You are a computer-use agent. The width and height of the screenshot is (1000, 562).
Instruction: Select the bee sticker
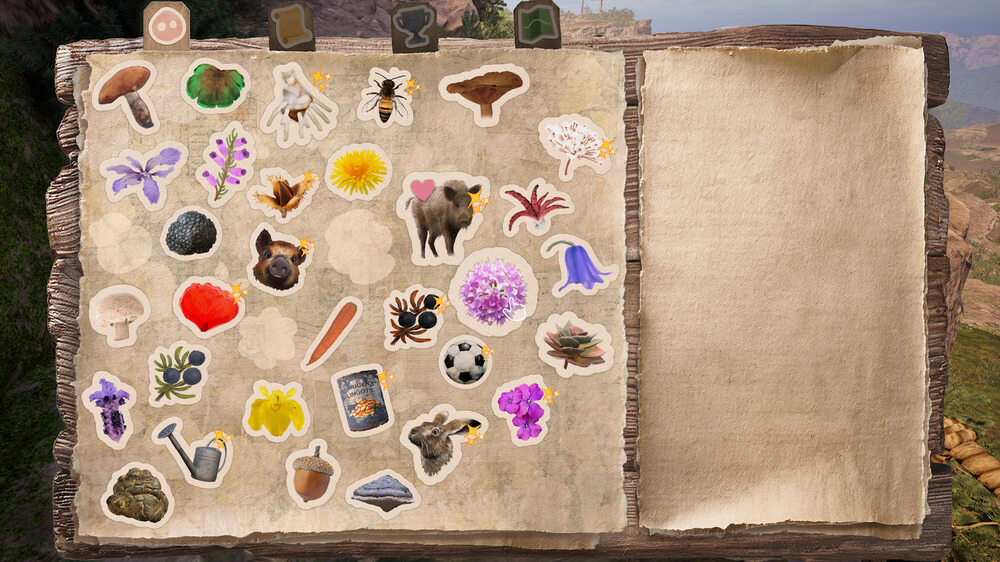coord(385,97)
